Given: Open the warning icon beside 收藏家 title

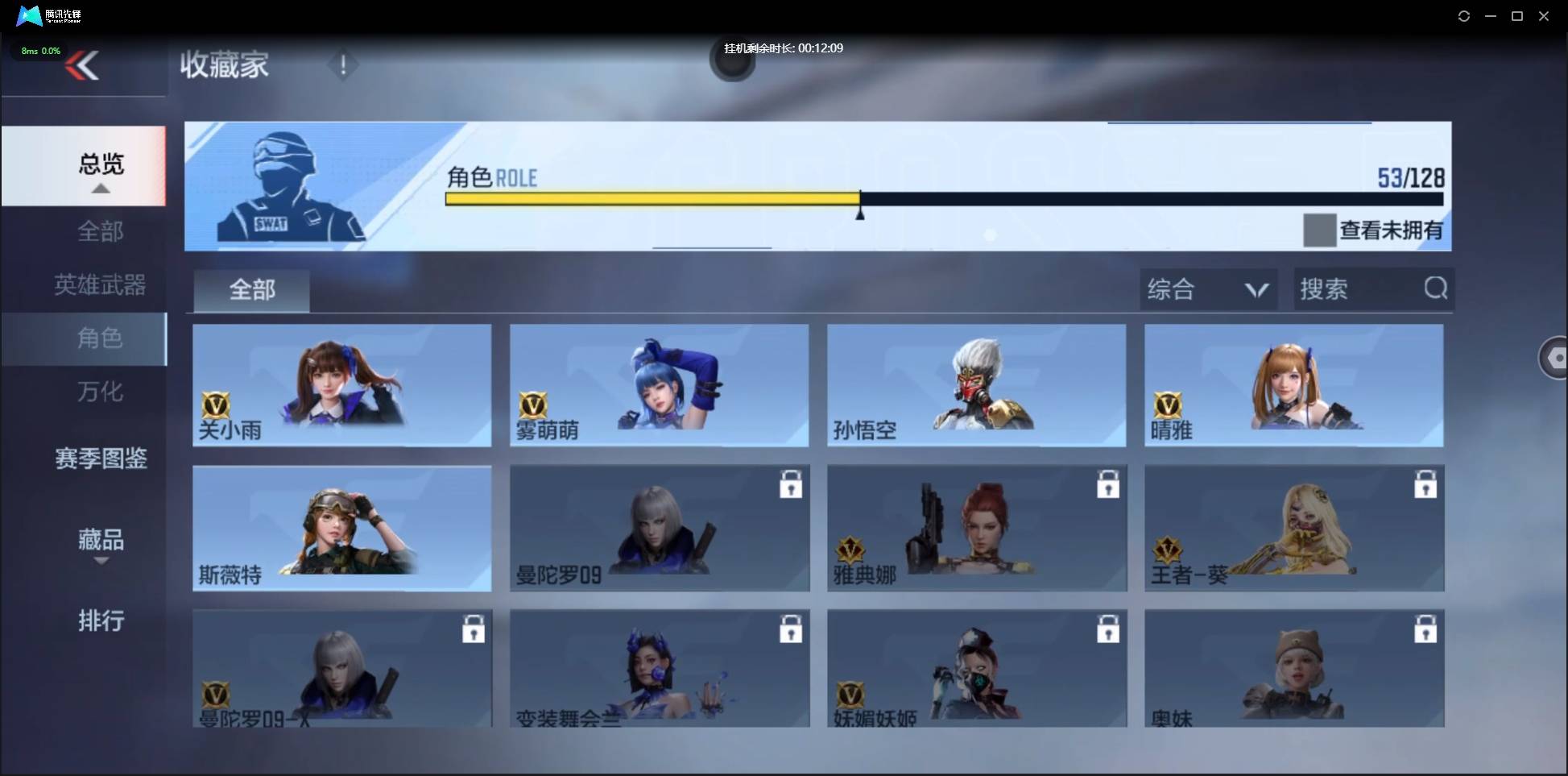Looking at the screenshot, I should pyautogui.click(x=343, y=65).
